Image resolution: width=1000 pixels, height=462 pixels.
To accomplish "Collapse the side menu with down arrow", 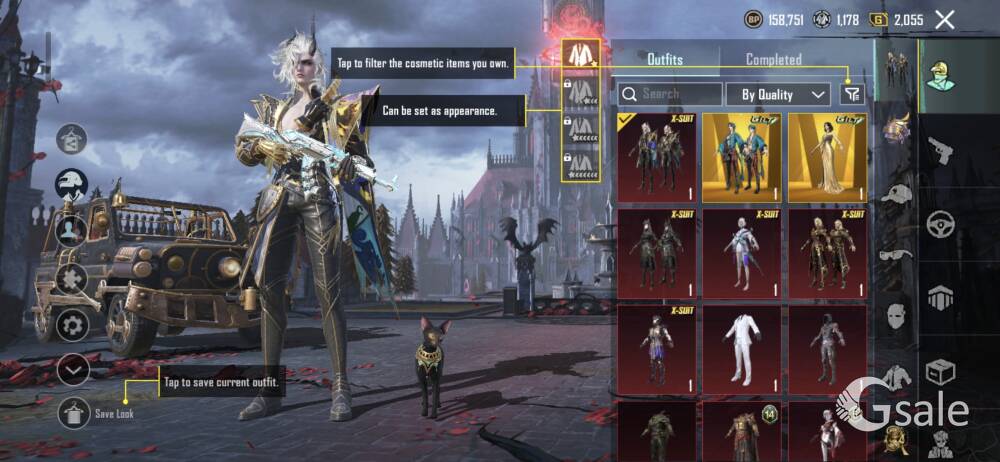I will 72,370.
